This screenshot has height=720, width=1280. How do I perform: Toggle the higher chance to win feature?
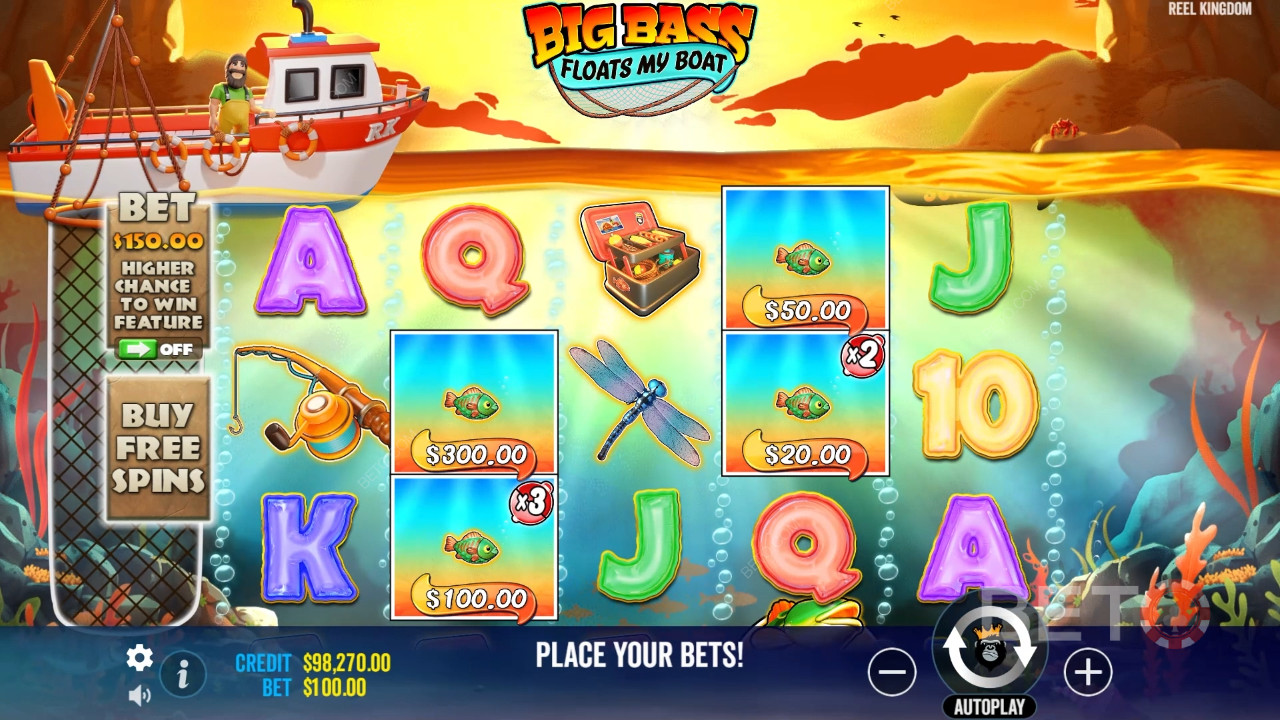point(159,349)
